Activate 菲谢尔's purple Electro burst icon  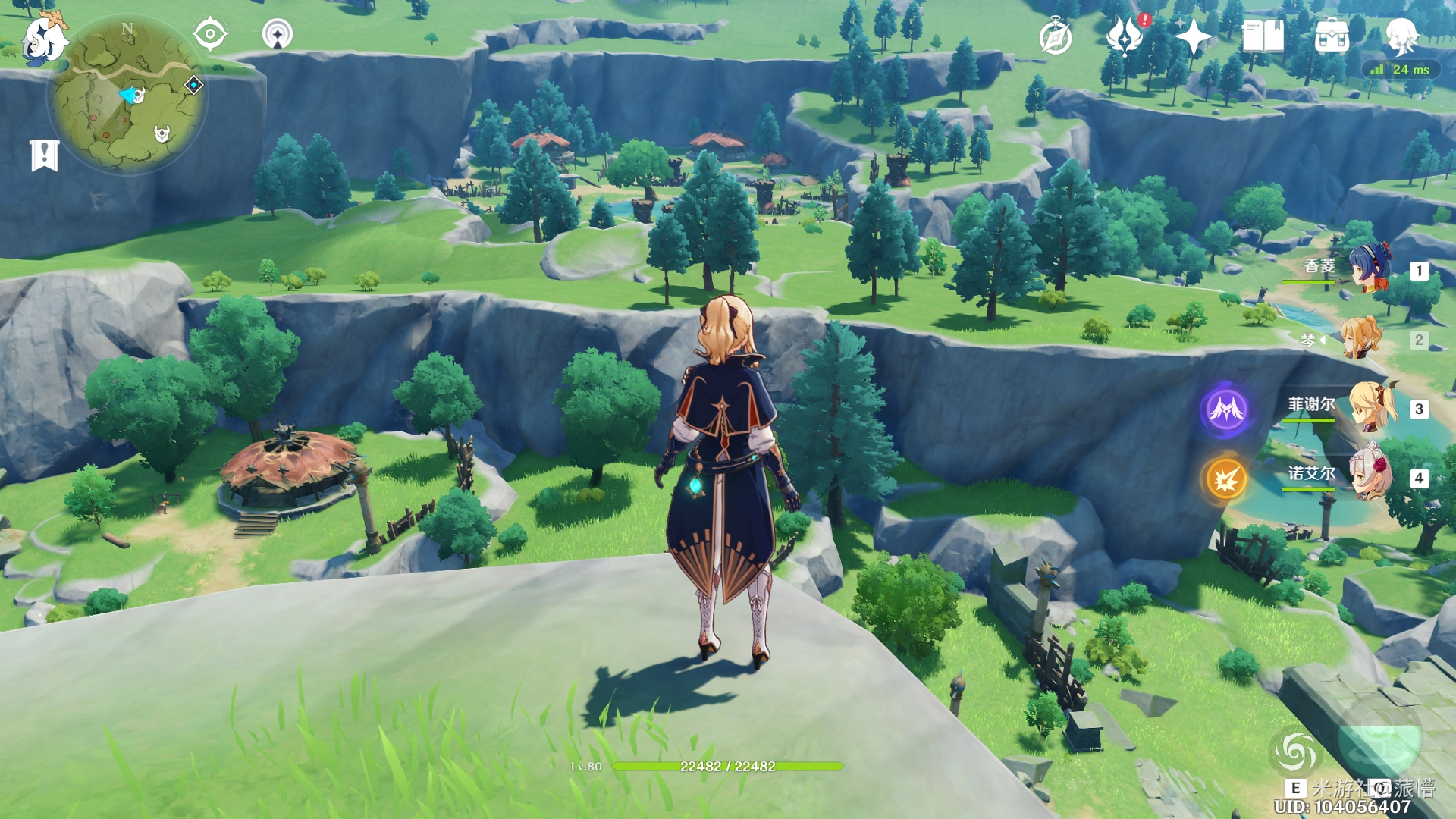(x=1225, y=409)
